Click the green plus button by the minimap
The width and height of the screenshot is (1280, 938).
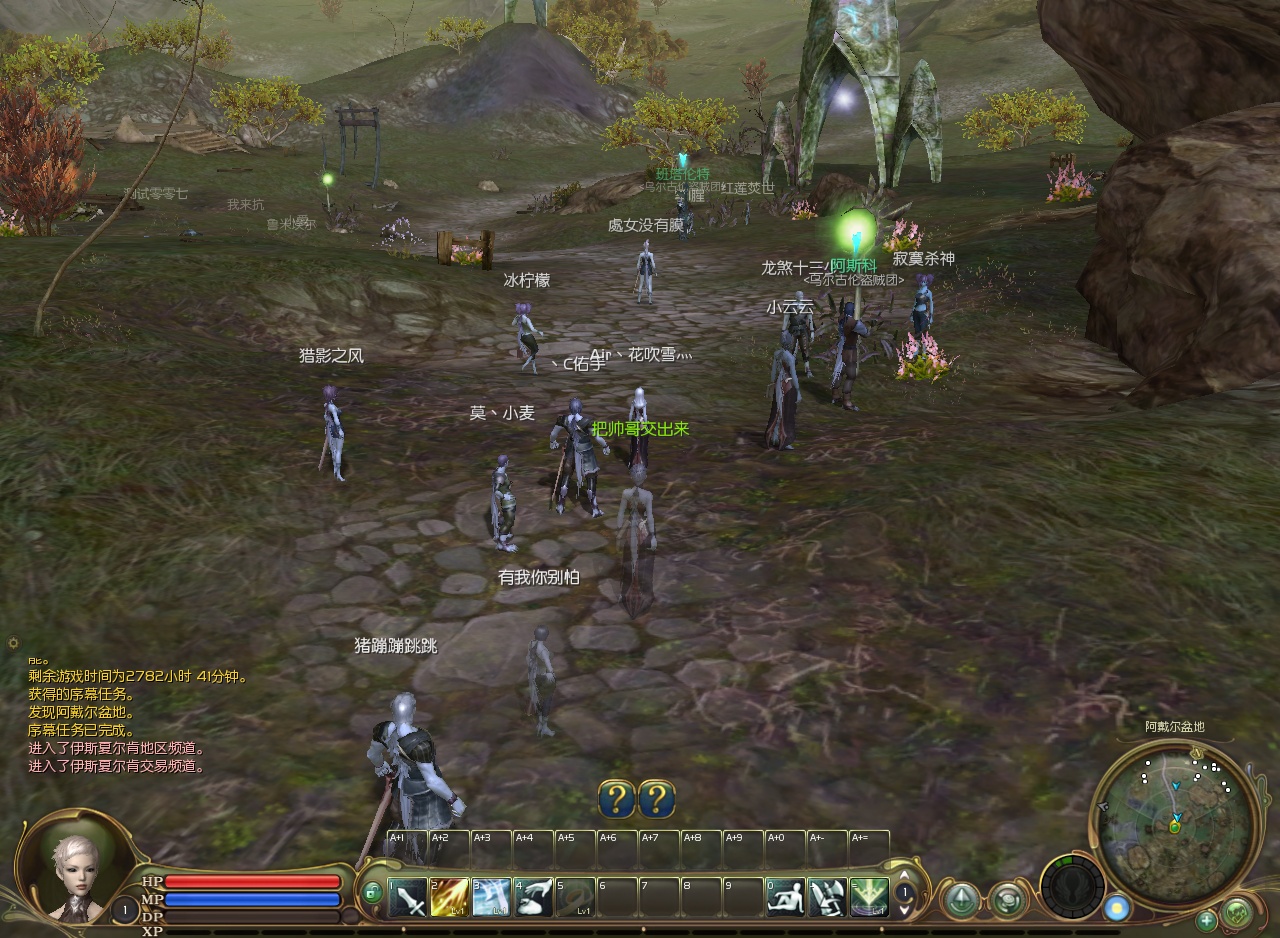click(x=1207, y=920)
